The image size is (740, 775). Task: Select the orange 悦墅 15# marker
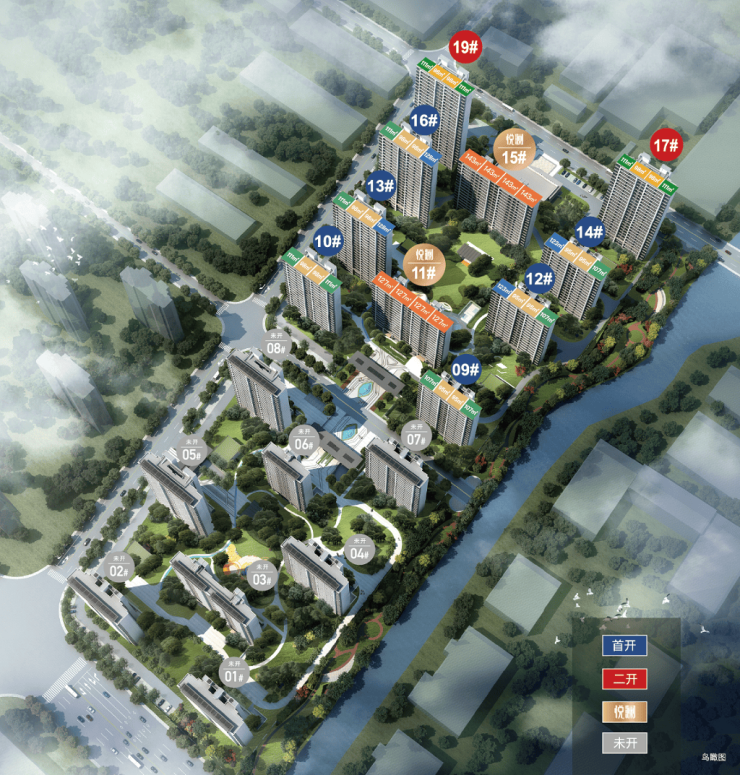[x=515, y=150]
